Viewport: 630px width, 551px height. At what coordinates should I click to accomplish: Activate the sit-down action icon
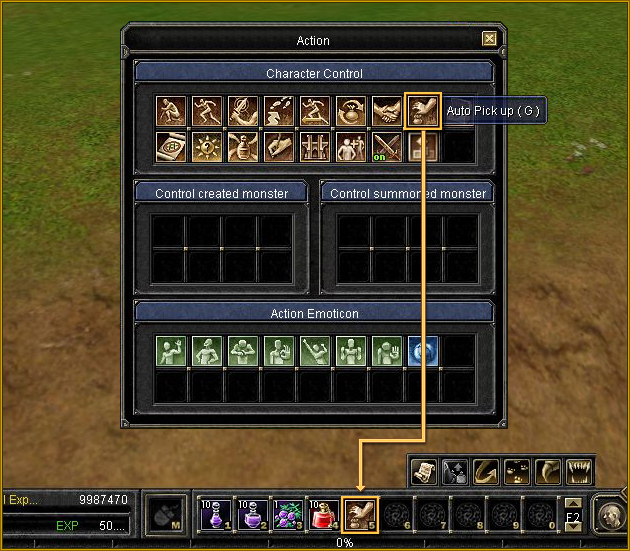171,111
